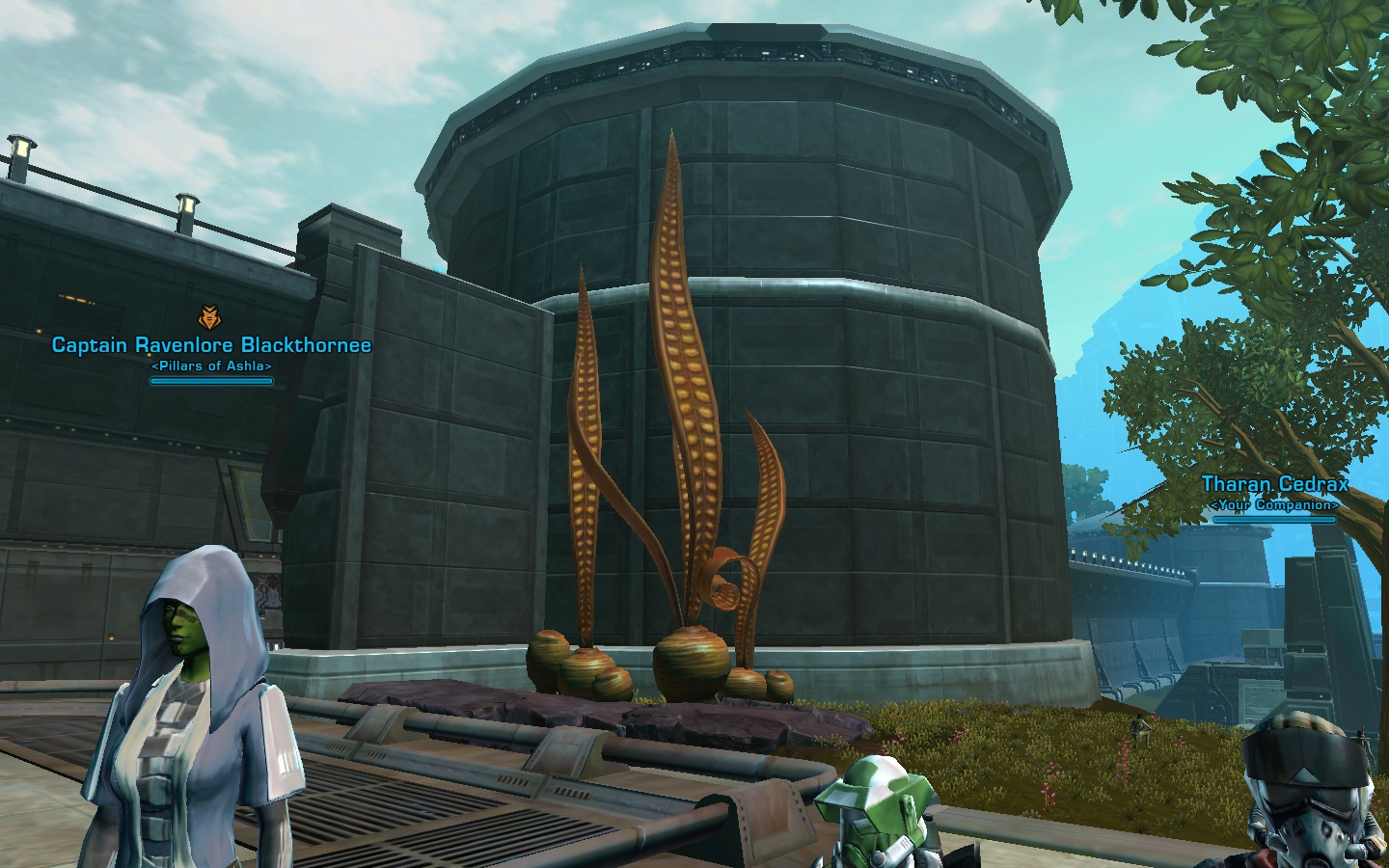Target companion Tharan Cedrax via nameplate
The image size is (1389, 868).
point(1274,484)
